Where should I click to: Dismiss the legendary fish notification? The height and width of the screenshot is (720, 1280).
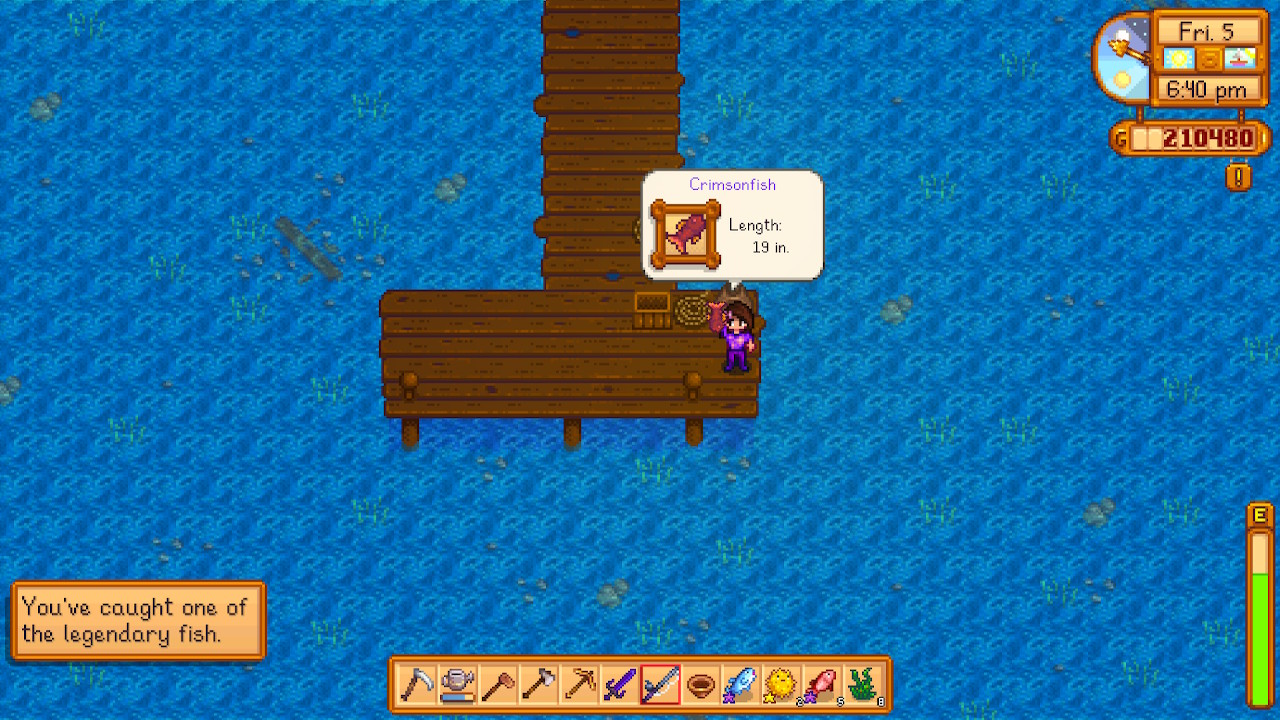pyautogui.click(x=138, y=620)
